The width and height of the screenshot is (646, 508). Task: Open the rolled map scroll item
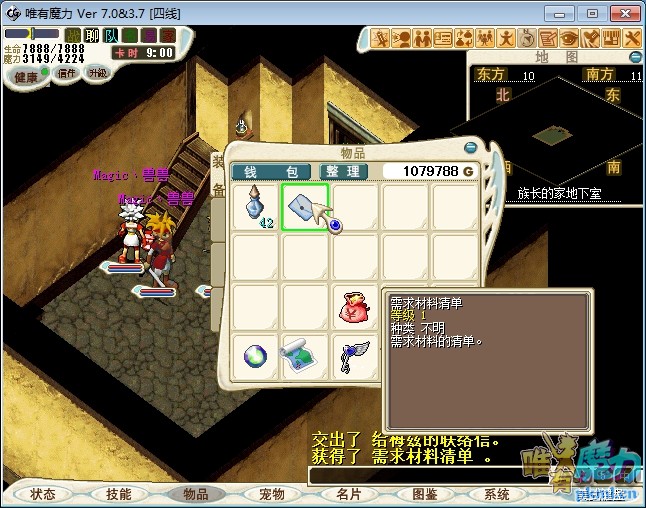tap(305, 356)
